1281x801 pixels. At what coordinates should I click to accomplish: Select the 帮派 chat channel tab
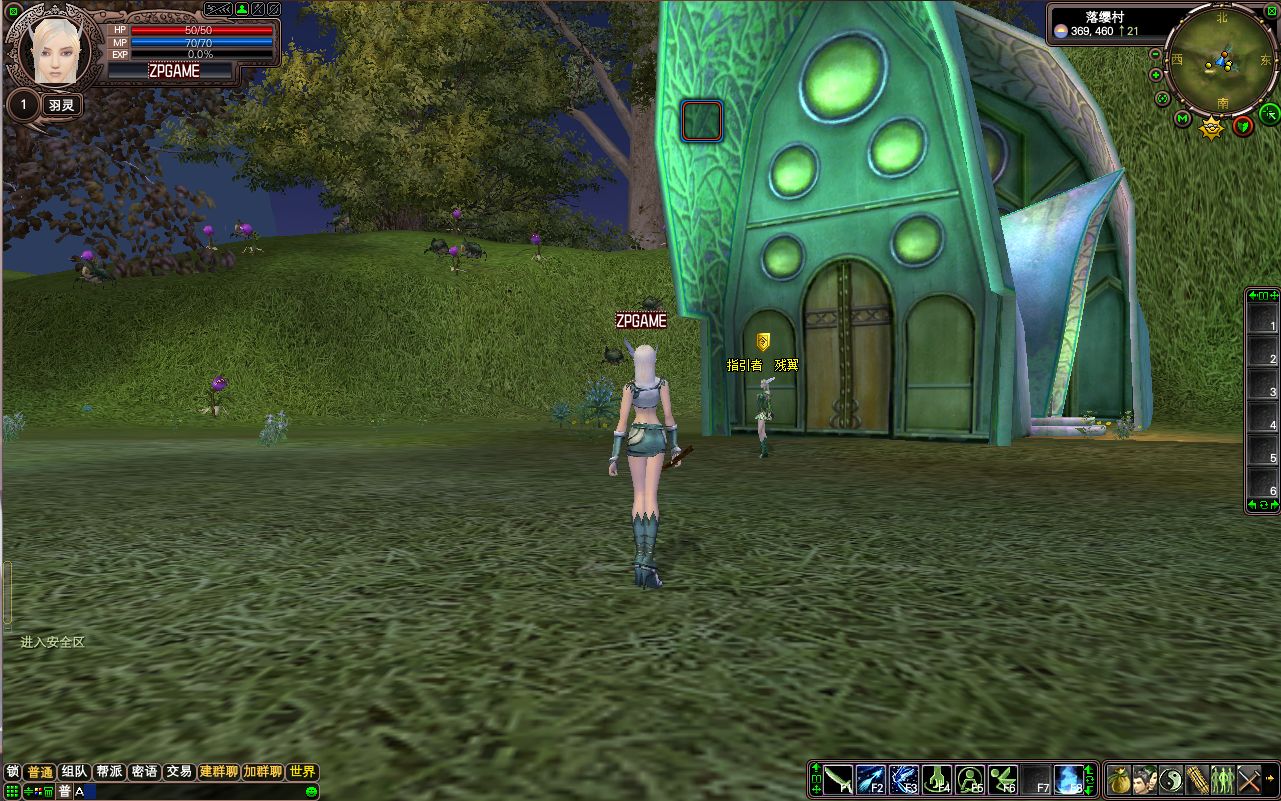coord(110,772)
